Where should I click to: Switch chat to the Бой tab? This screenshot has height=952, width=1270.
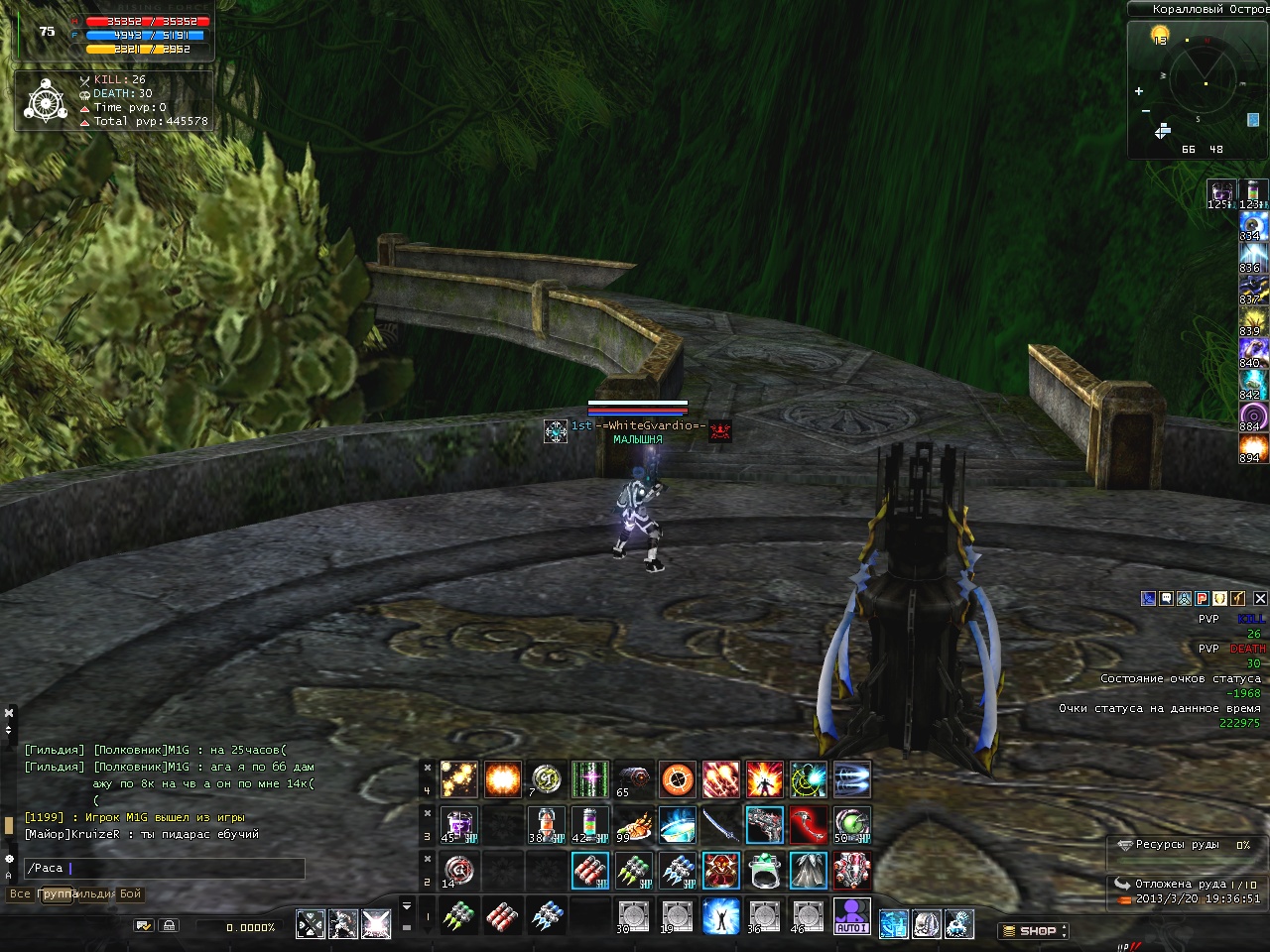[x=131, y=894]
